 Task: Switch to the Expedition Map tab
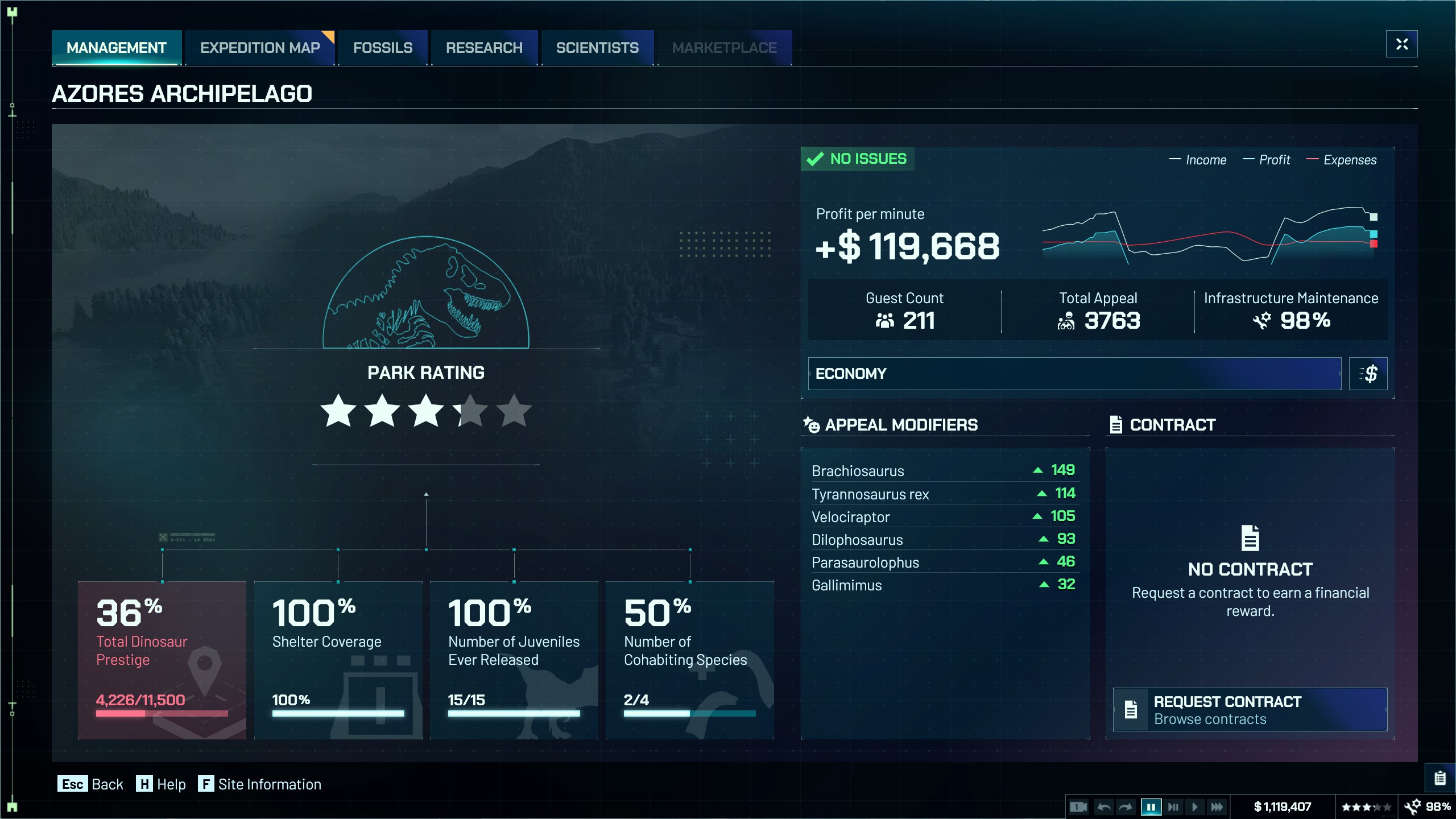click(260, 48)
